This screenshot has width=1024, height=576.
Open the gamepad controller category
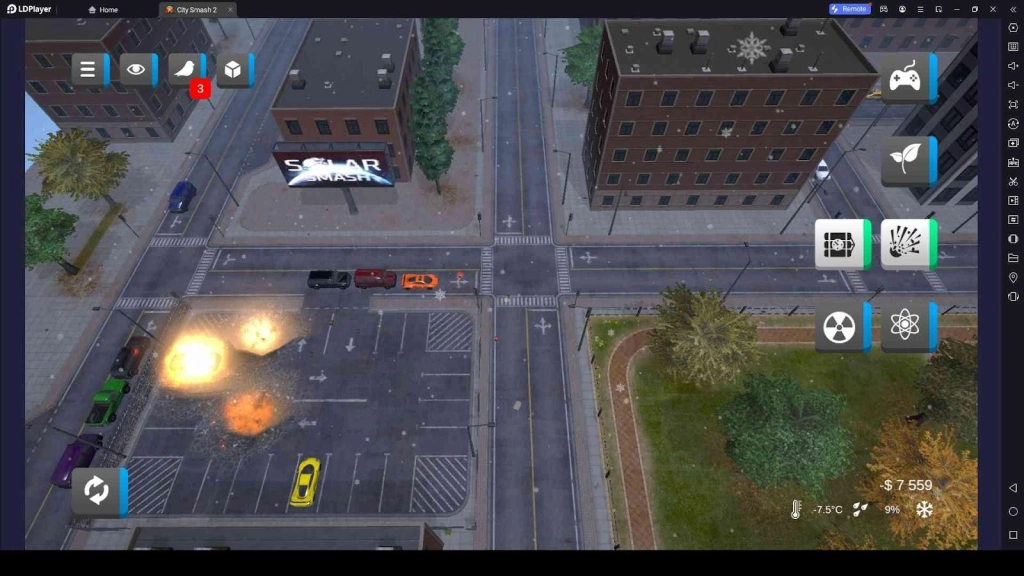pos(905,78)
